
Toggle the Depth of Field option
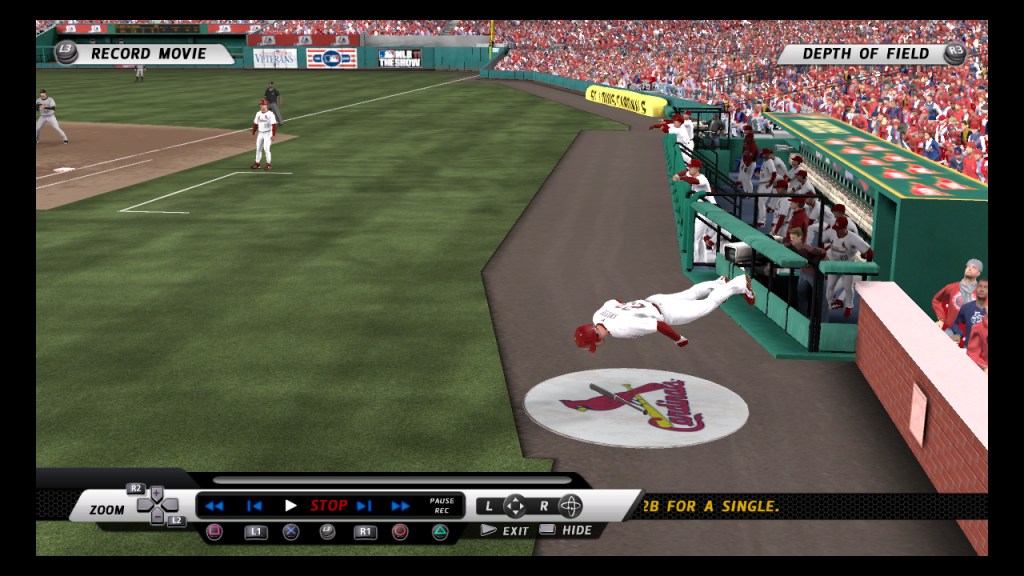[x=866, y=54]
